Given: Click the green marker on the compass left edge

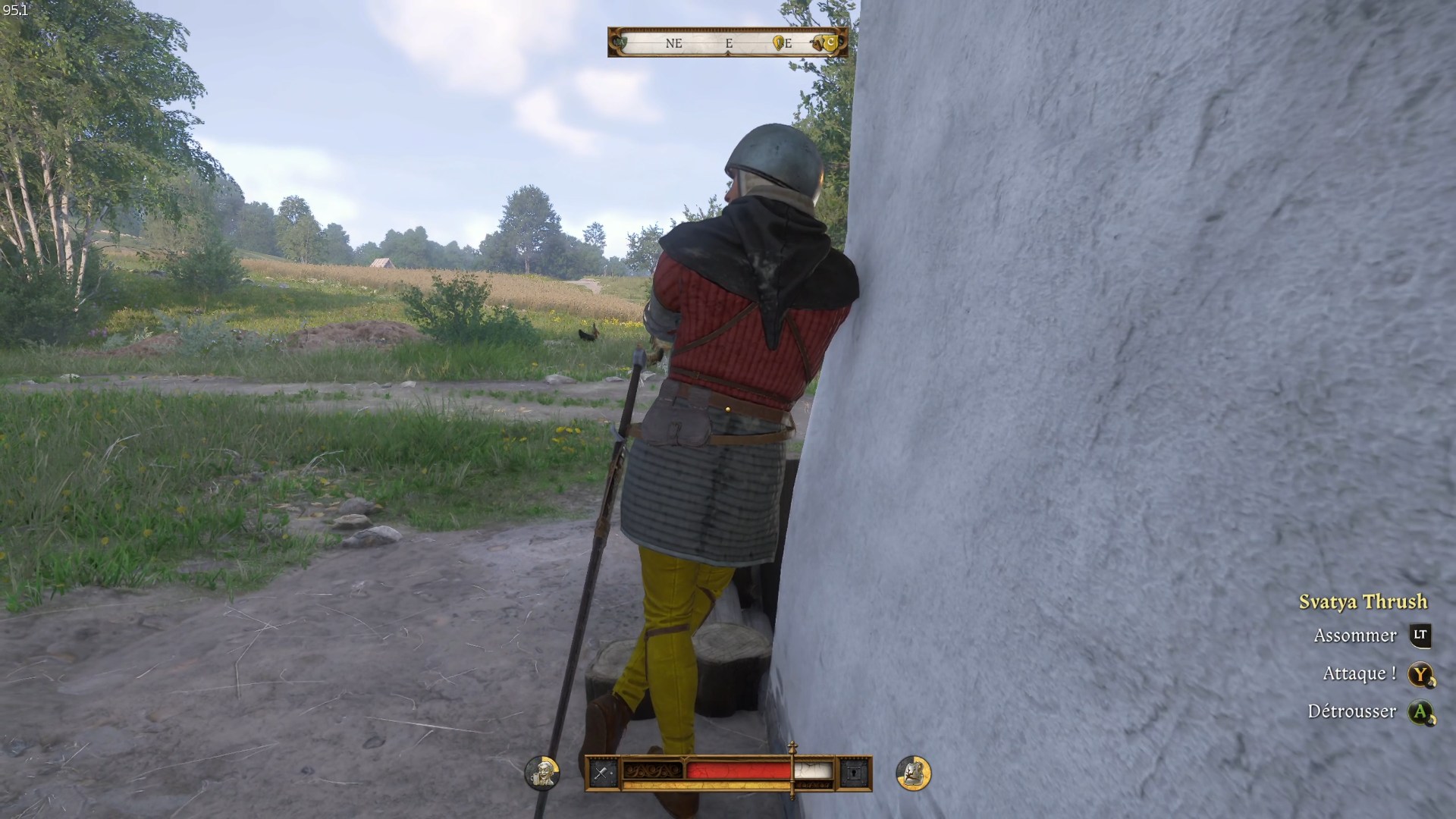Looking at the screenshot, I should pos(620,42).
